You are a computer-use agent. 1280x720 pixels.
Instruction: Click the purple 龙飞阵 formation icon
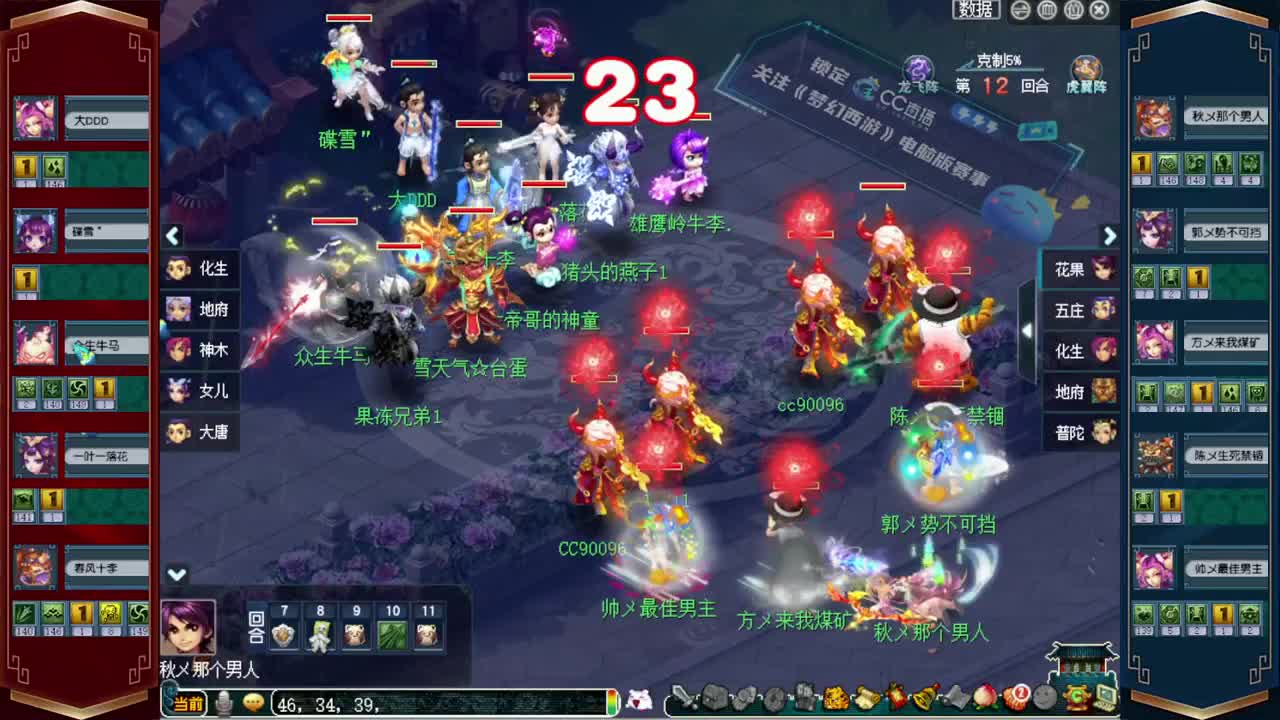[x=917, y=67]
